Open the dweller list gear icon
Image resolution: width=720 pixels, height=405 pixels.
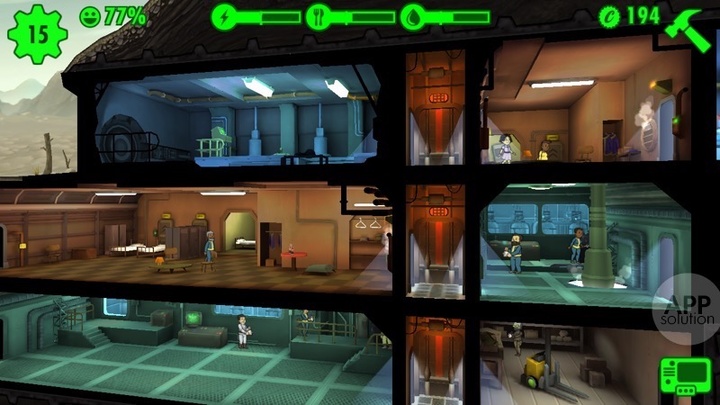pyautogui.click(x=37, y=33)
